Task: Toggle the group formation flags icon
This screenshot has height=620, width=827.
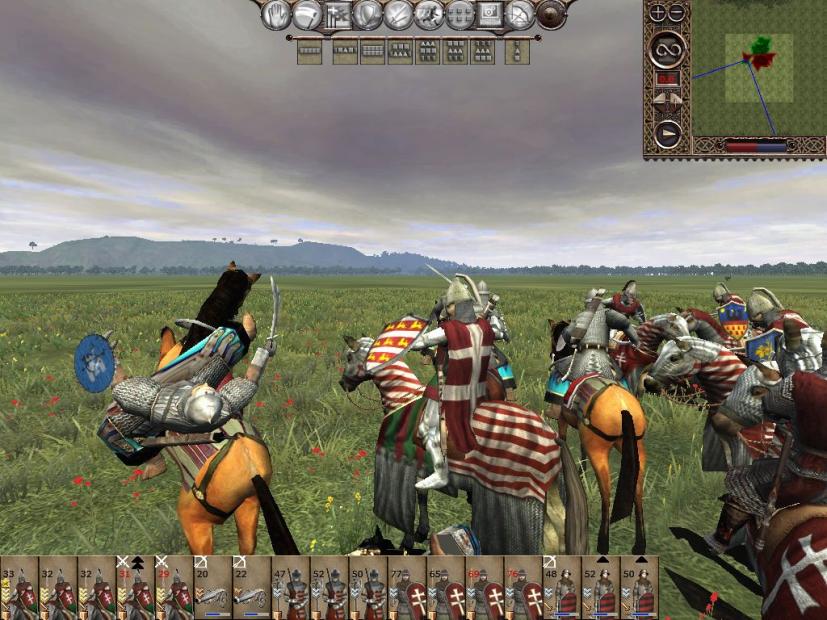Action: point(338,15)
